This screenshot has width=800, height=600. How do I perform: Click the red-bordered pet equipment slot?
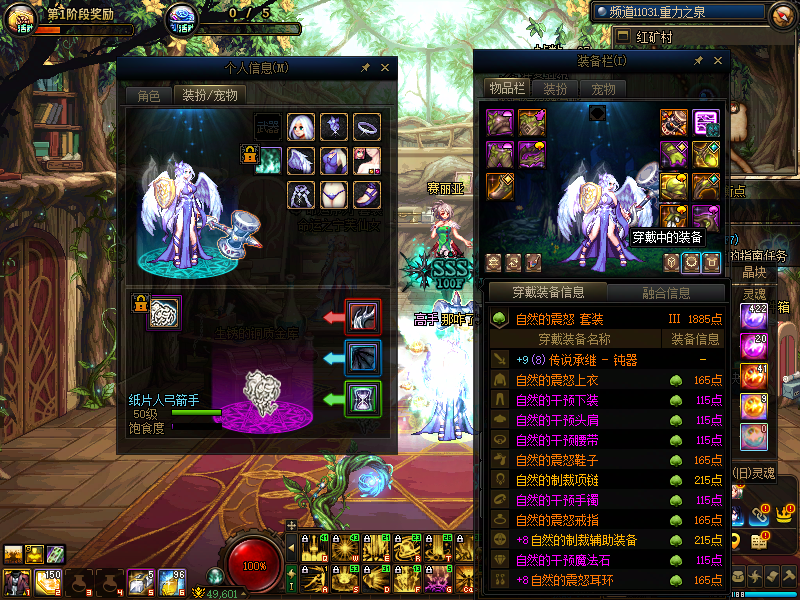point(361,317)
